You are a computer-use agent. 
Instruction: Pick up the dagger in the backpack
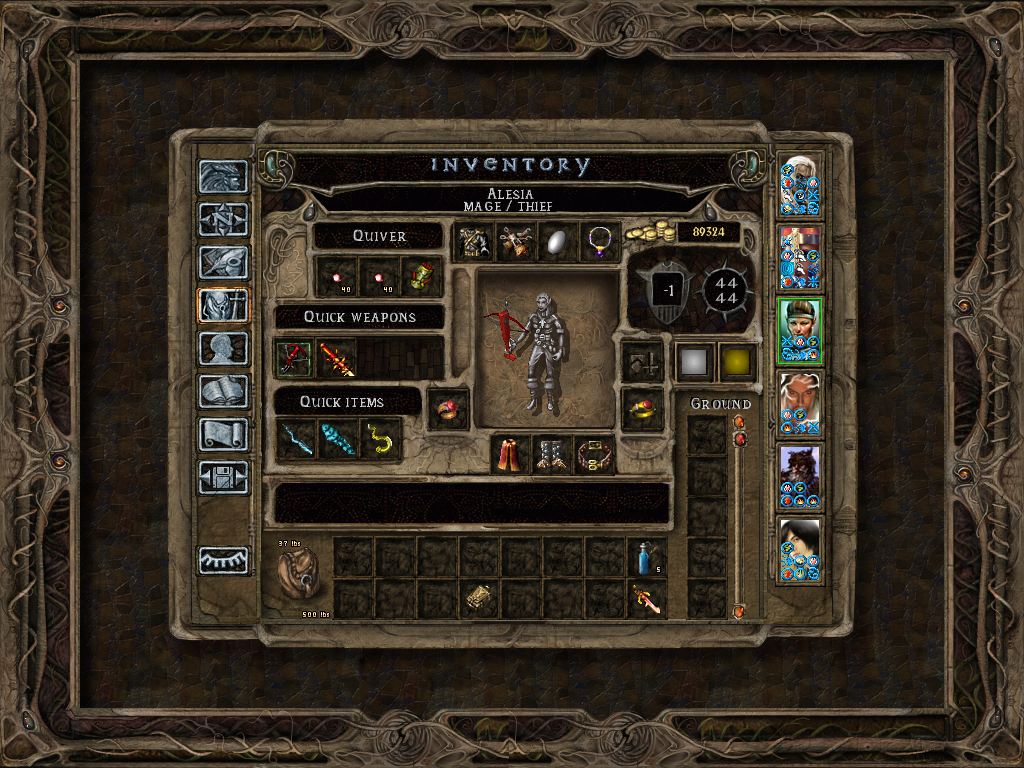647,599
